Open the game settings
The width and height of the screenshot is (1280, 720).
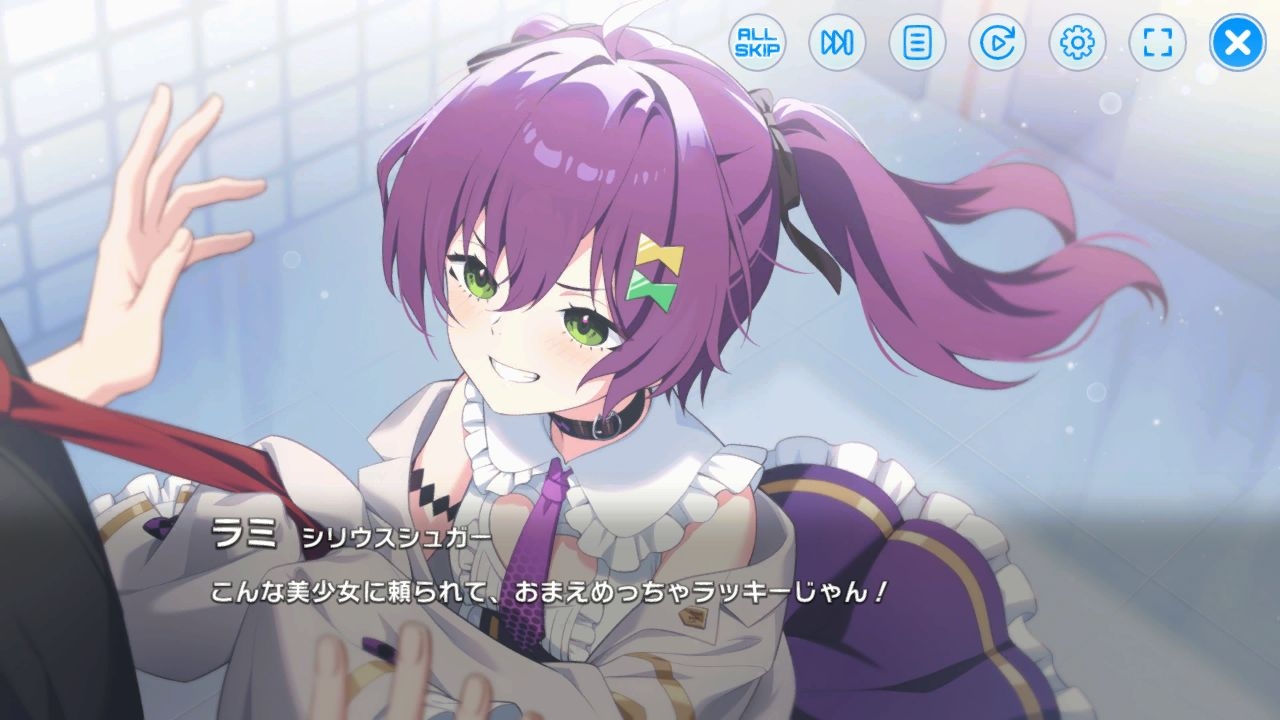click(1076, 43)
